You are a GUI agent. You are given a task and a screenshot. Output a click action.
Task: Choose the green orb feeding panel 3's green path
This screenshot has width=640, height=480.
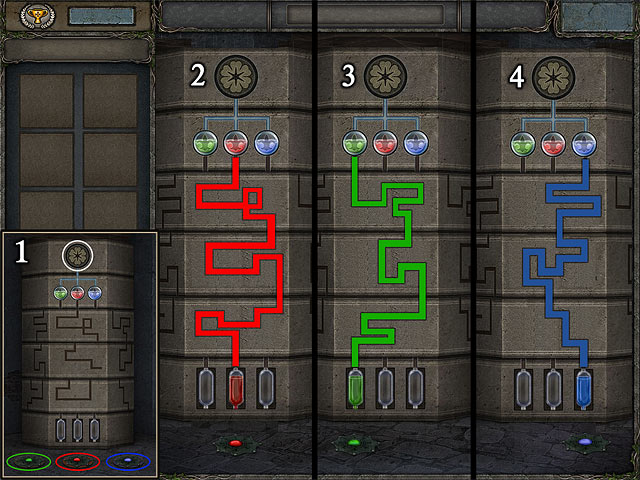[x=354, y=143]
